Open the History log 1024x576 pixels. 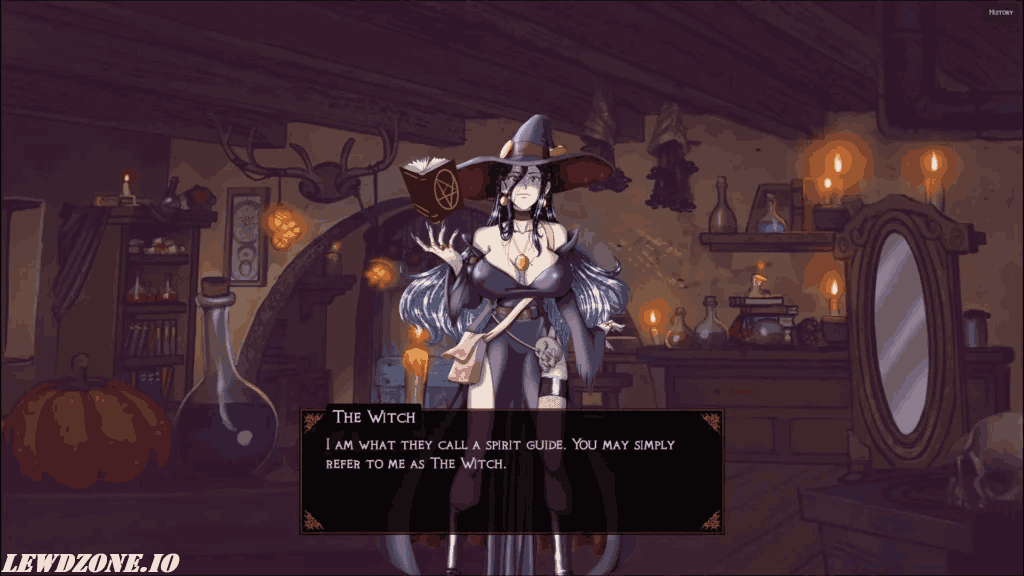(x=1000, y=12)
